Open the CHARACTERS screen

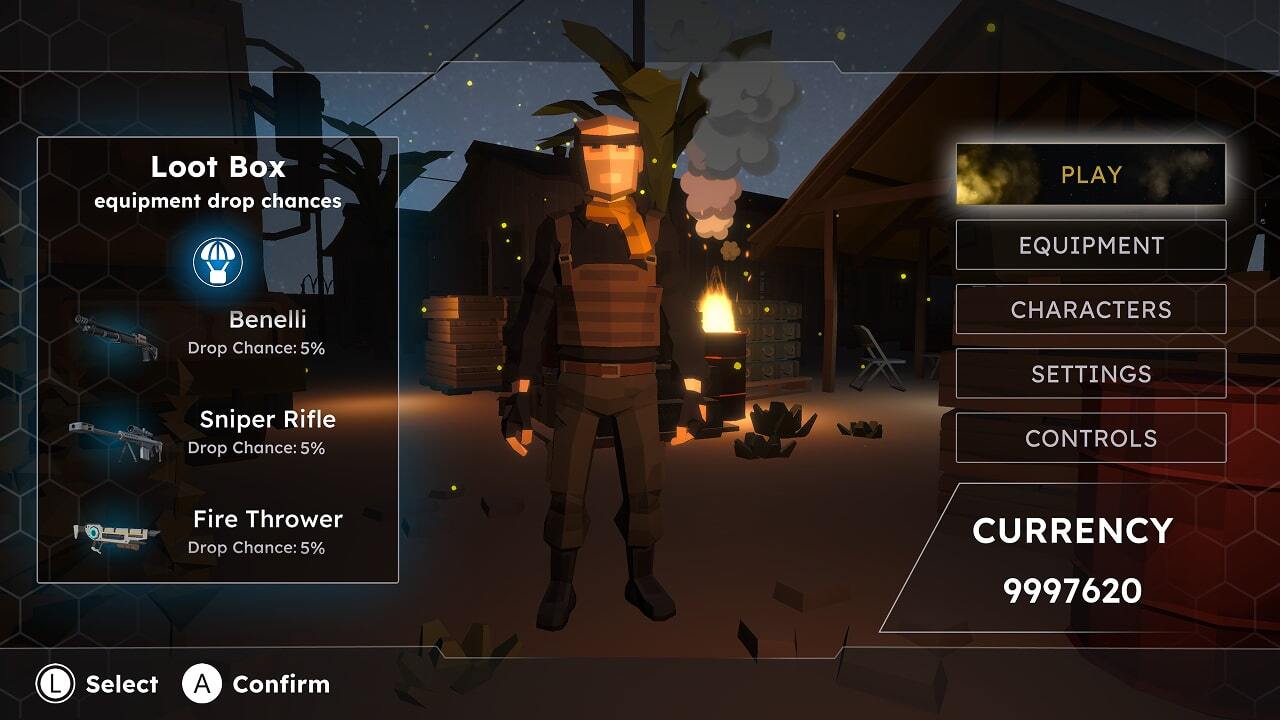1090,309
